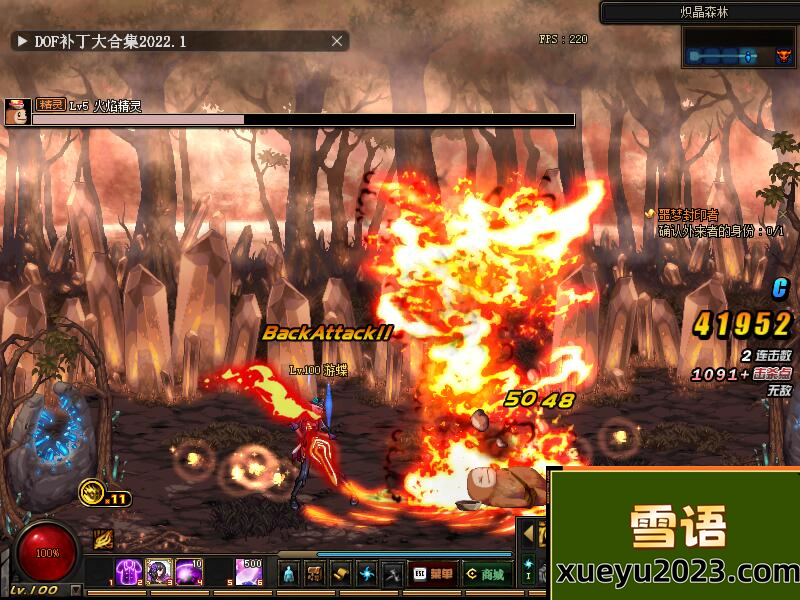
Task: Open the treasure chest inventory icon
Action: (x=315, y=574)
